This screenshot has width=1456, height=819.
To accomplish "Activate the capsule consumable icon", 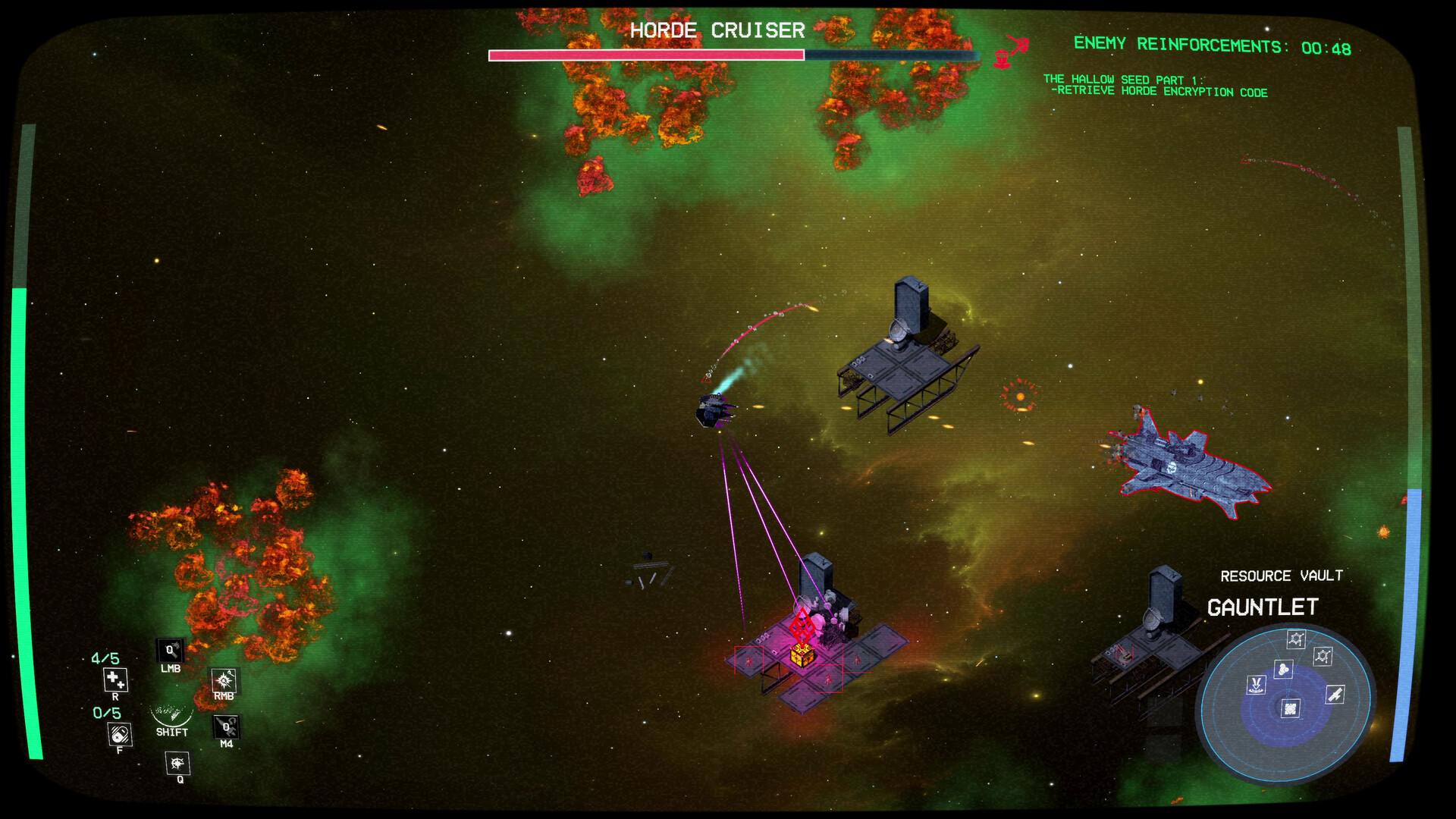I will (x=120, y=734).
